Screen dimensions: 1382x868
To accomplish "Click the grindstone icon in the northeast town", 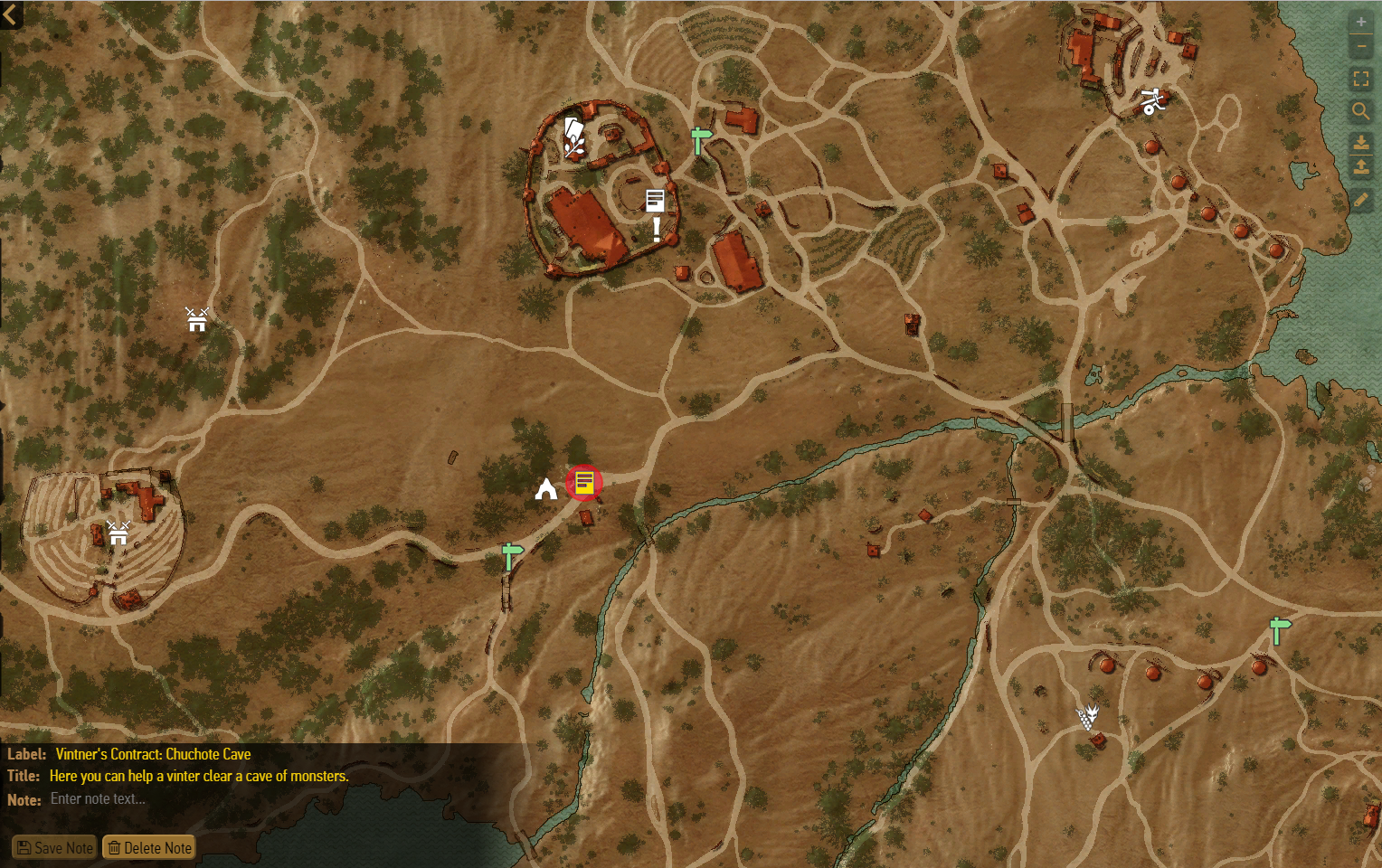I will [x=1153, y=101].
